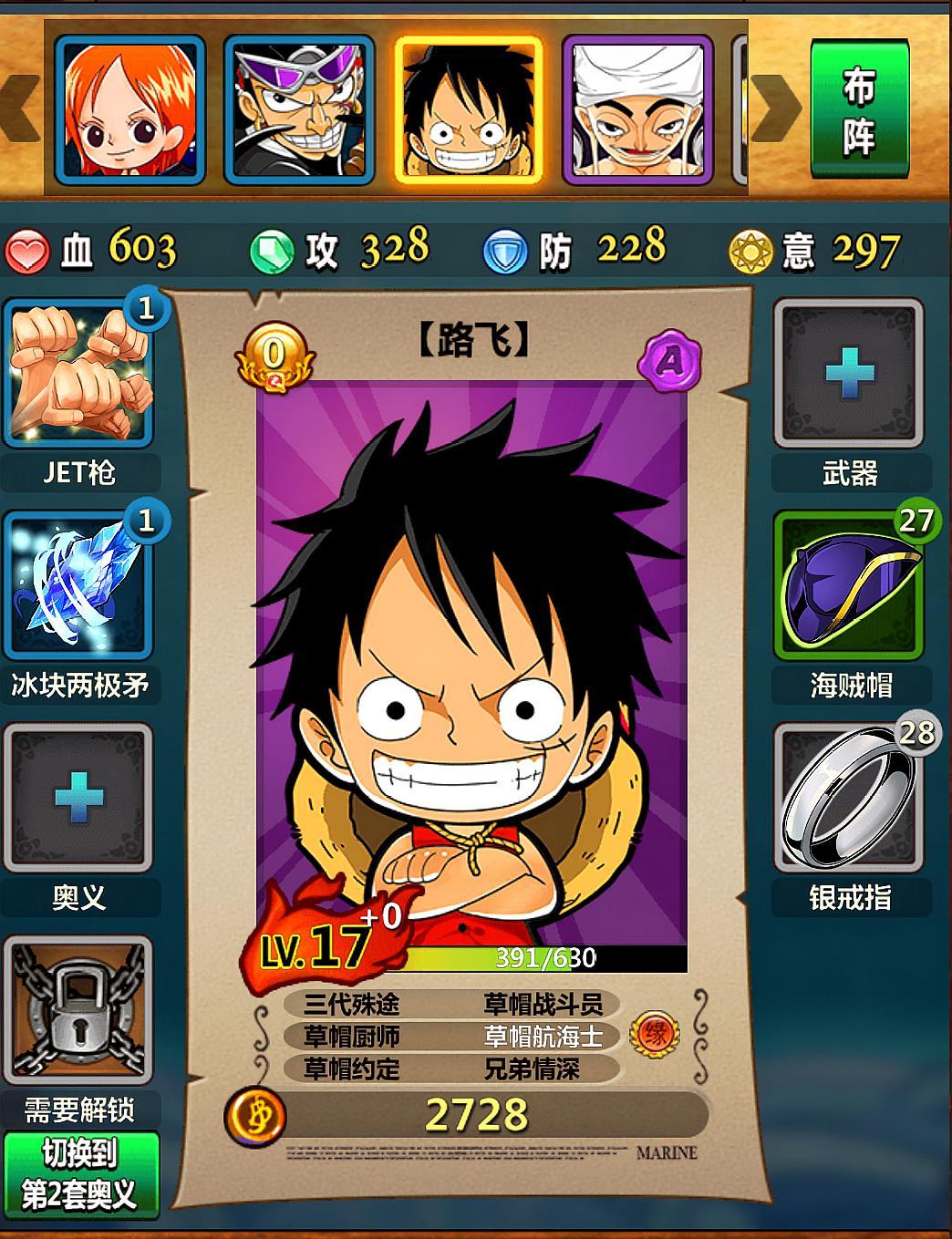Show next characters with right arrow
The image size is (952, 1239).
[775, 109]
